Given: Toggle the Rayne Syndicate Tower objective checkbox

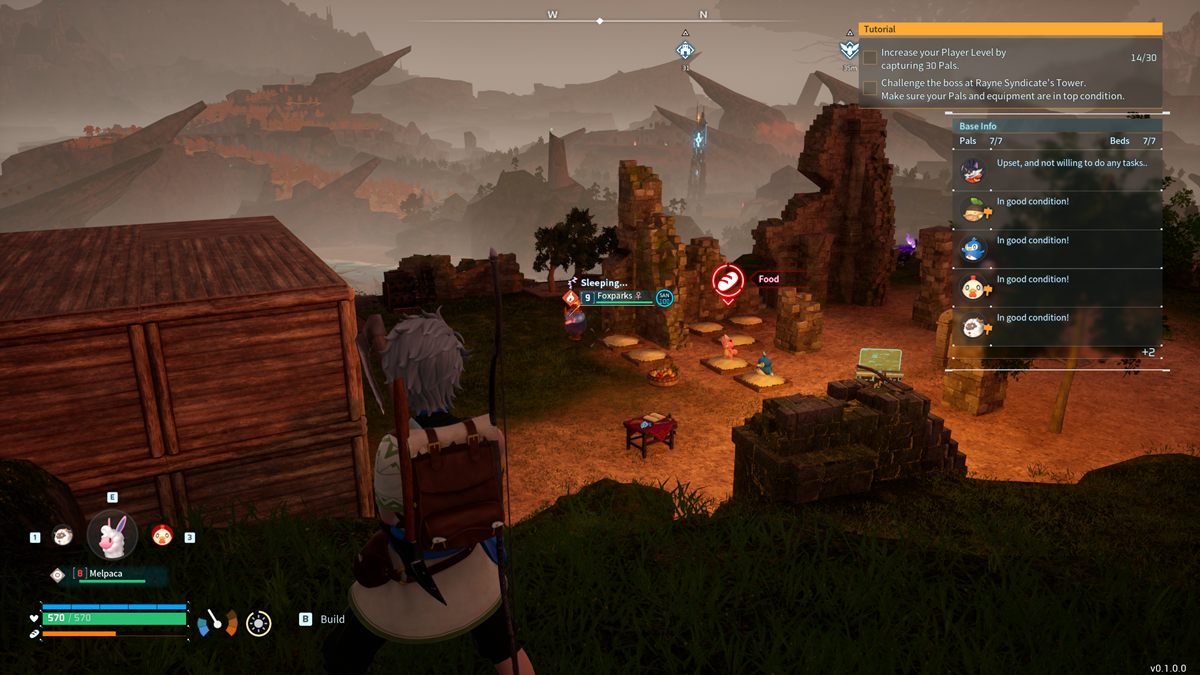Looking at the screenshot, I should 870,88.
